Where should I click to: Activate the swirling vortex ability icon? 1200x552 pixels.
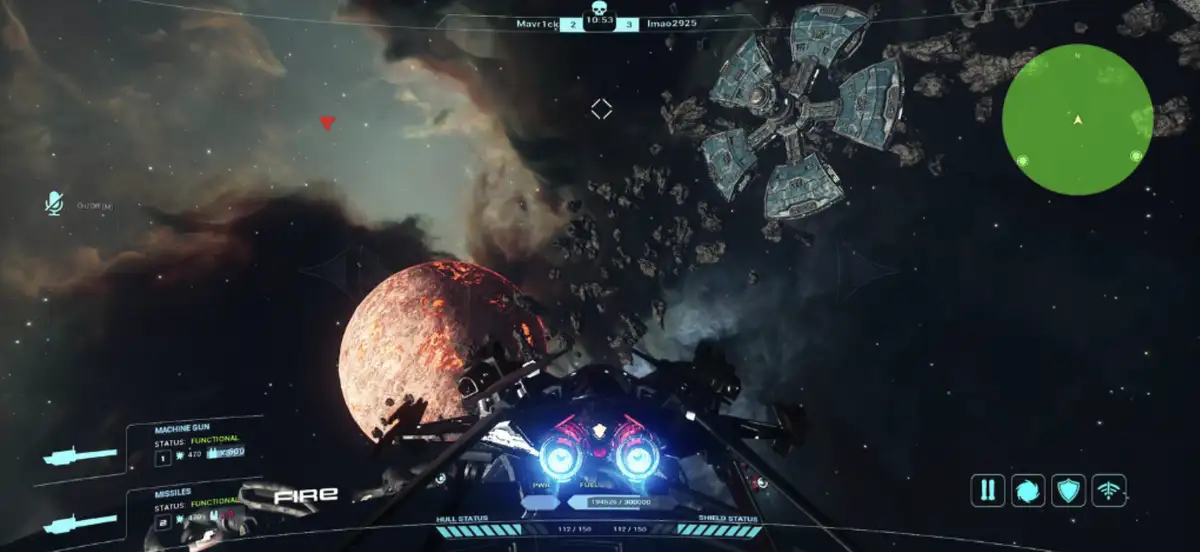point(1028,490)
